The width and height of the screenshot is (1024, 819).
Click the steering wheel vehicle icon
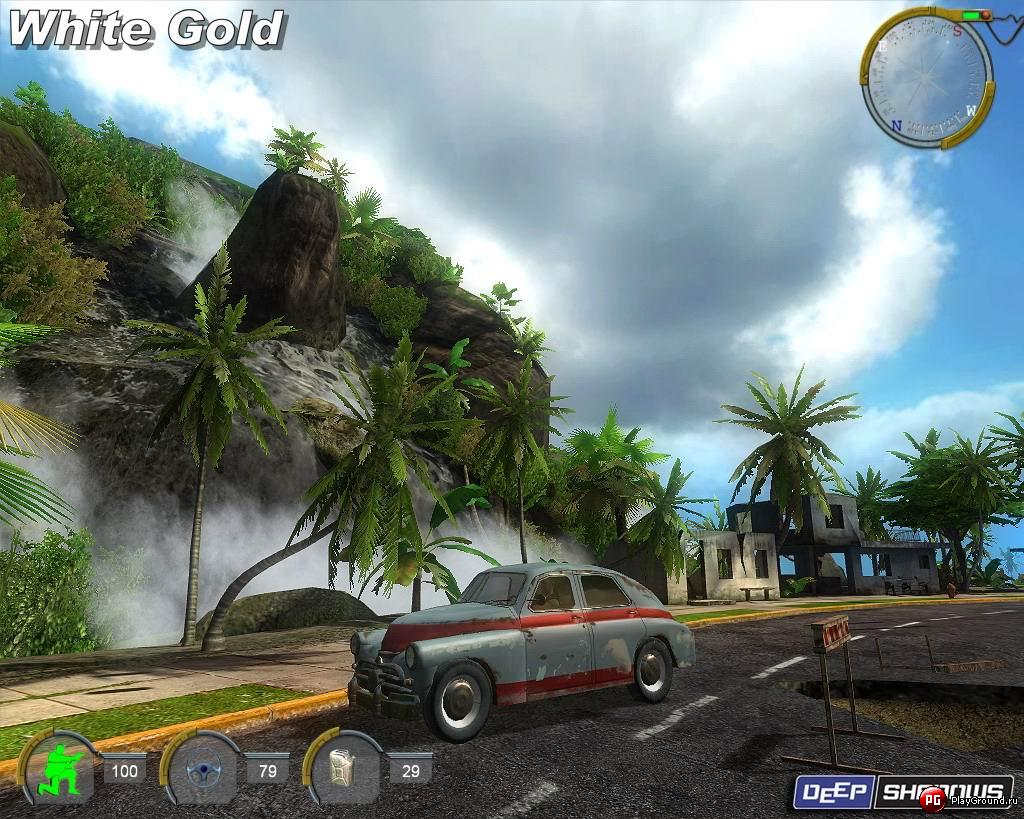coord(203,771)
